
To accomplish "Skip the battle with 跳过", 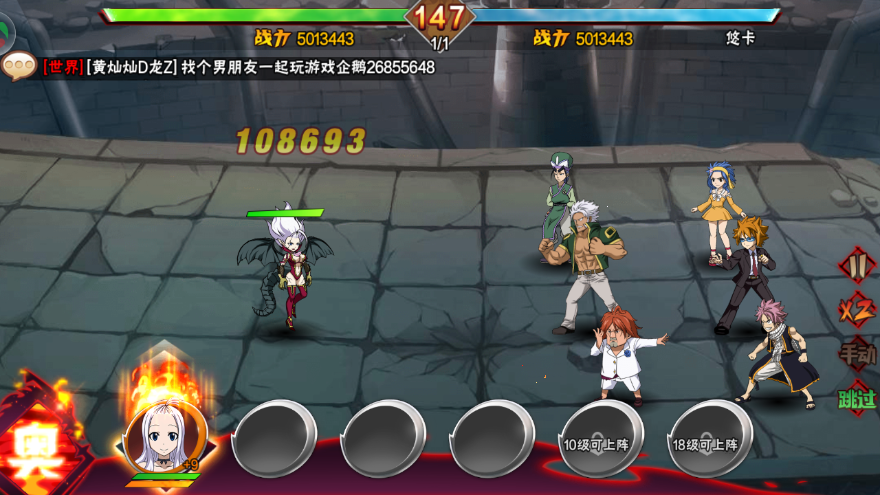I will coord(856,398).
